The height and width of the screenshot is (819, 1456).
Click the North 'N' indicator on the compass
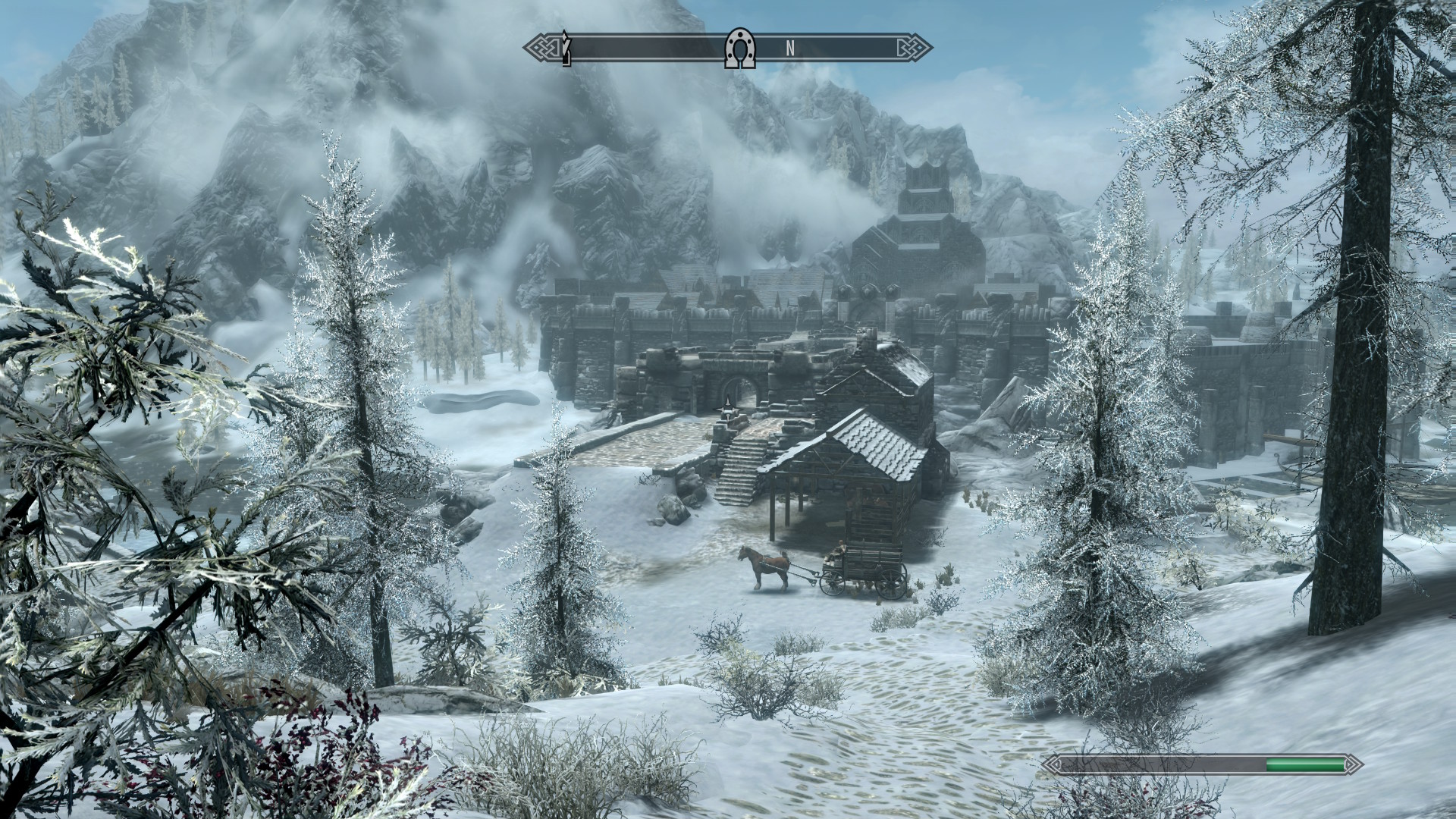(x=789, y=49)
